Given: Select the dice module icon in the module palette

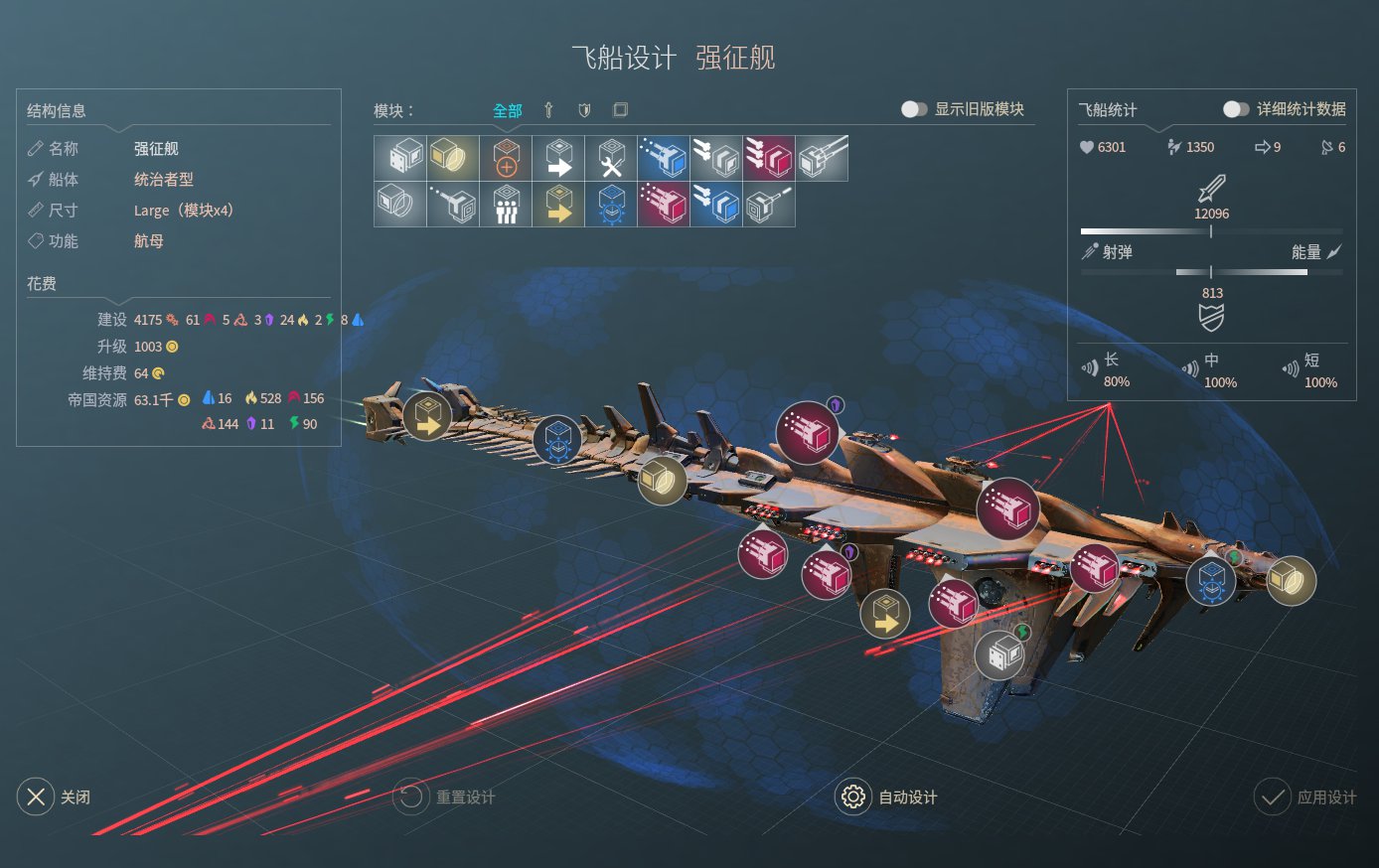Looking at the screenshot, I should (399, 157).
